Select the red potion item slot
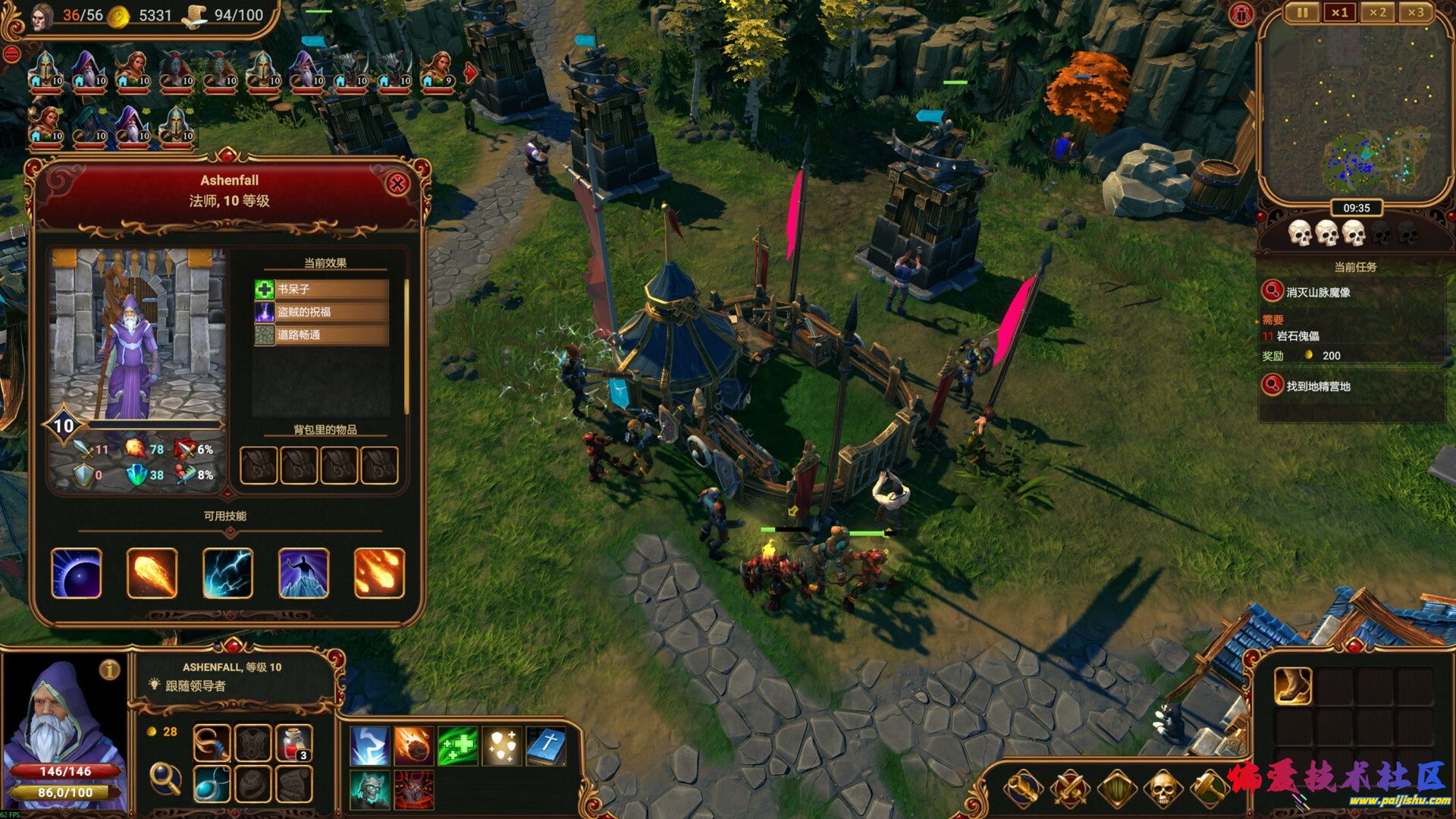Screen dimensions: 1456x819 pos(293,743)
